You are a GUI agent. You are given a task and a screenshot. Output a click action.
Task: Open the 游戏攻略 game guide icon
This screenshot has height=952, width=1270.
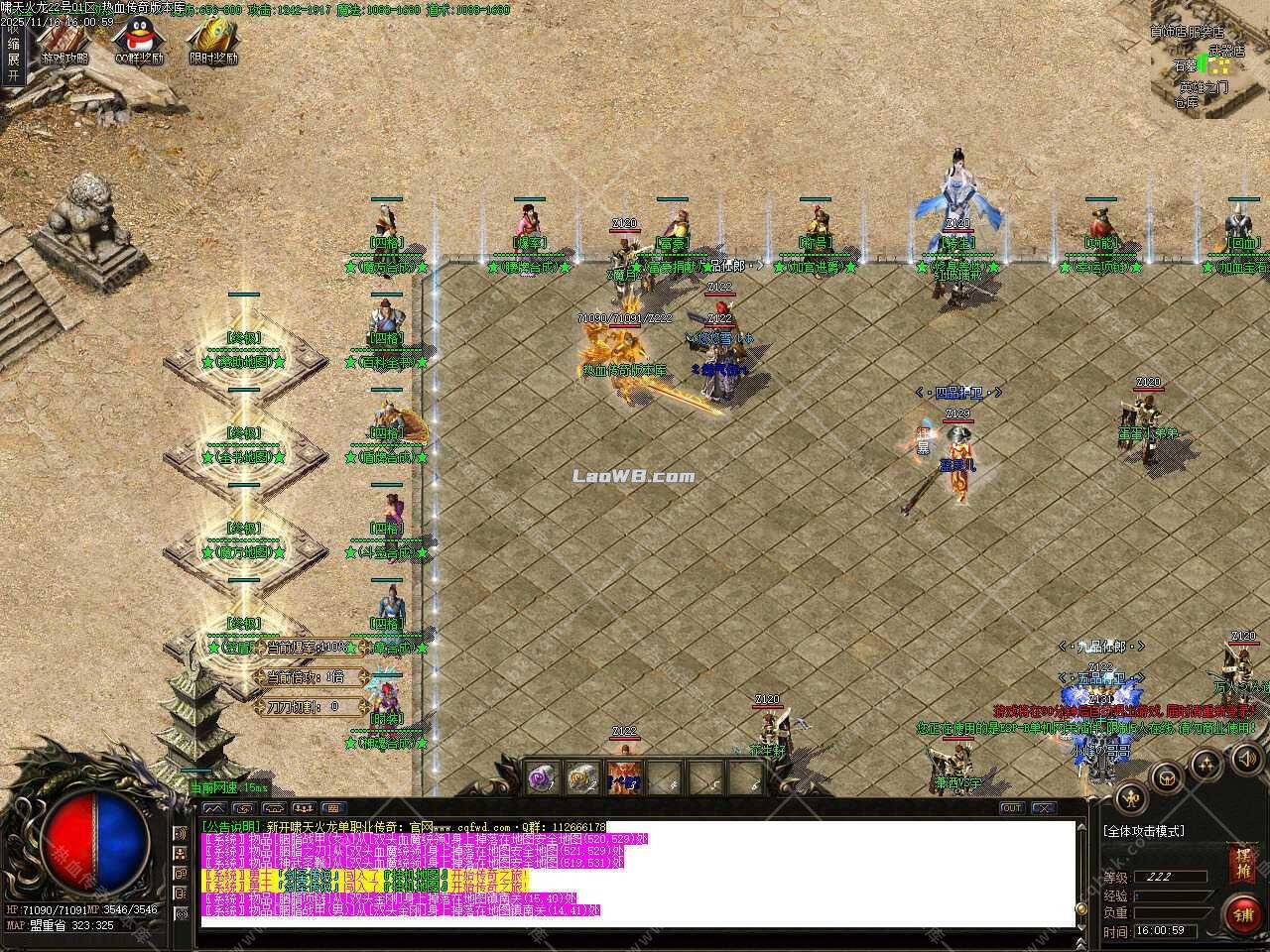click(x=64, y=40)
